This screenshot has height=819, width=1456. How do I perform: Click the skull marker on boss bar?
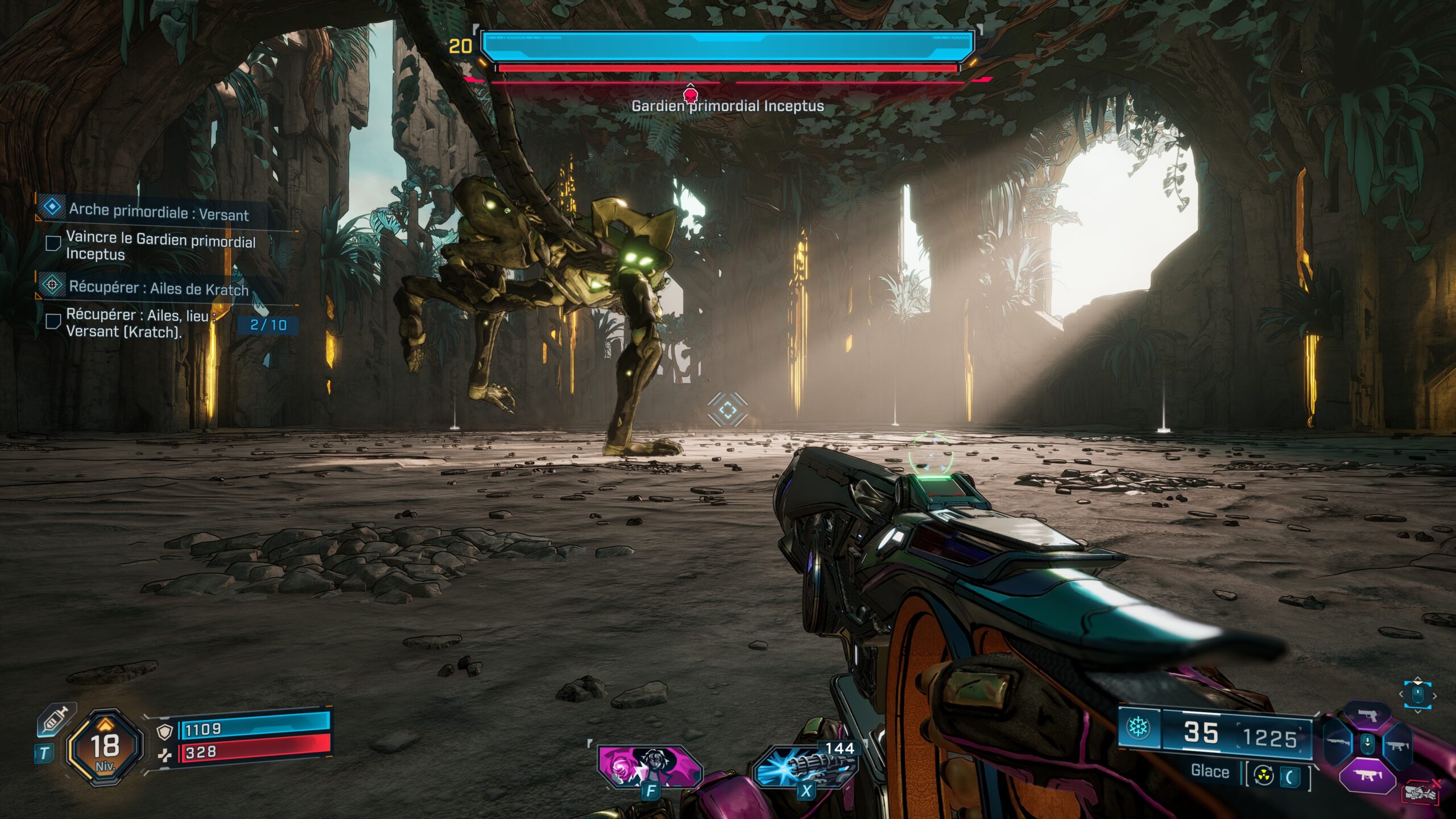point(690,94)
